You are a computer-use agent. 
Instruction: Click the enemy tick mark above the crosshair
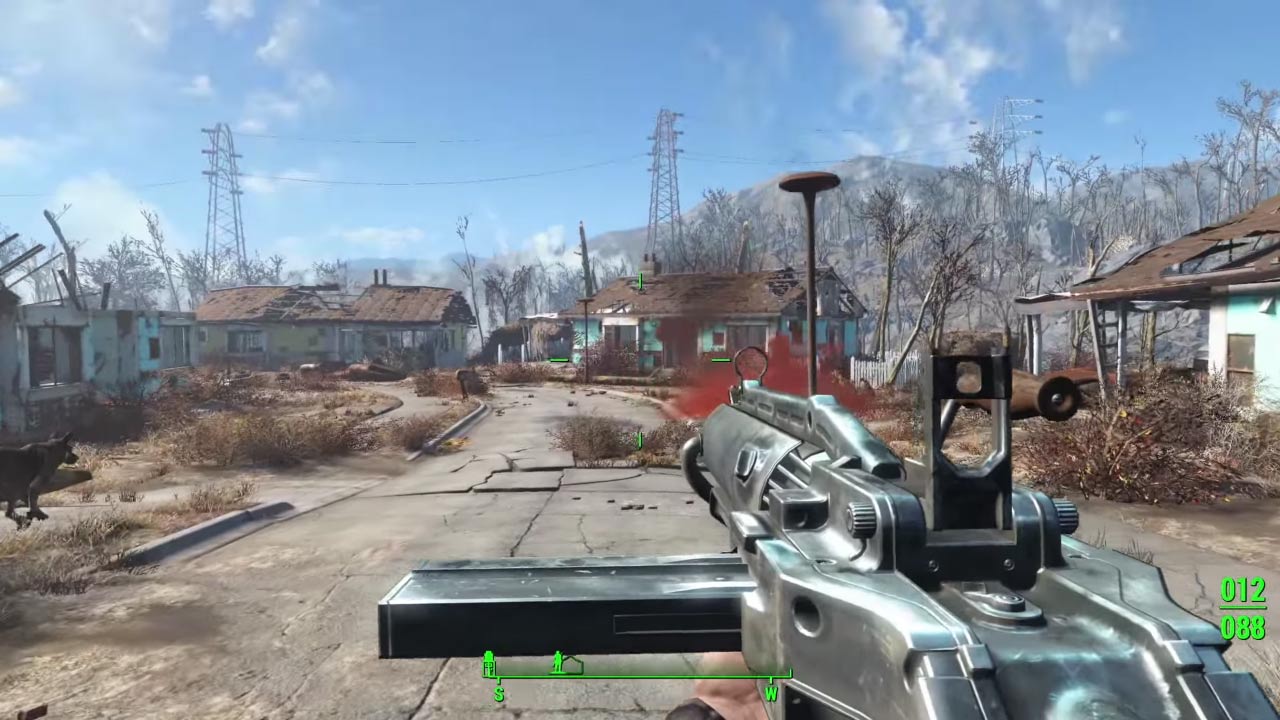click(638, 281)
